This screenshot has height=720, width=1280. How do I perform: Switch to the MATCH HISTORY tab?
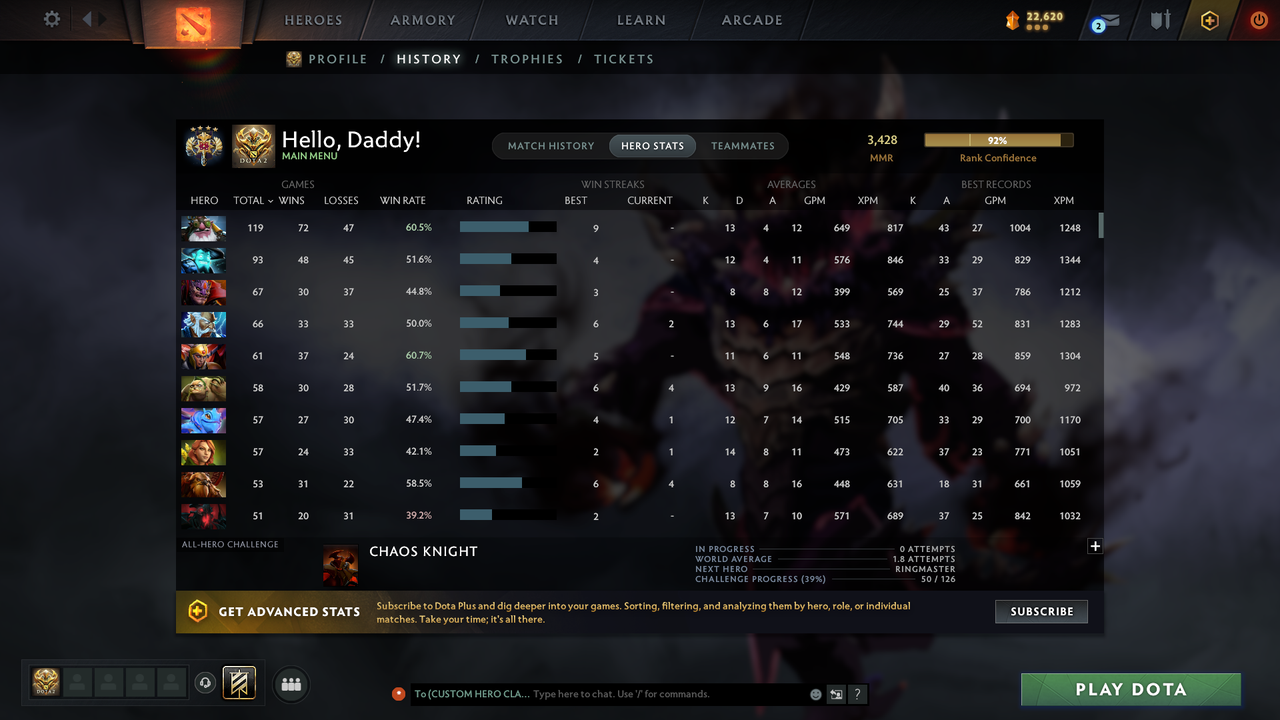pos(550,145)
